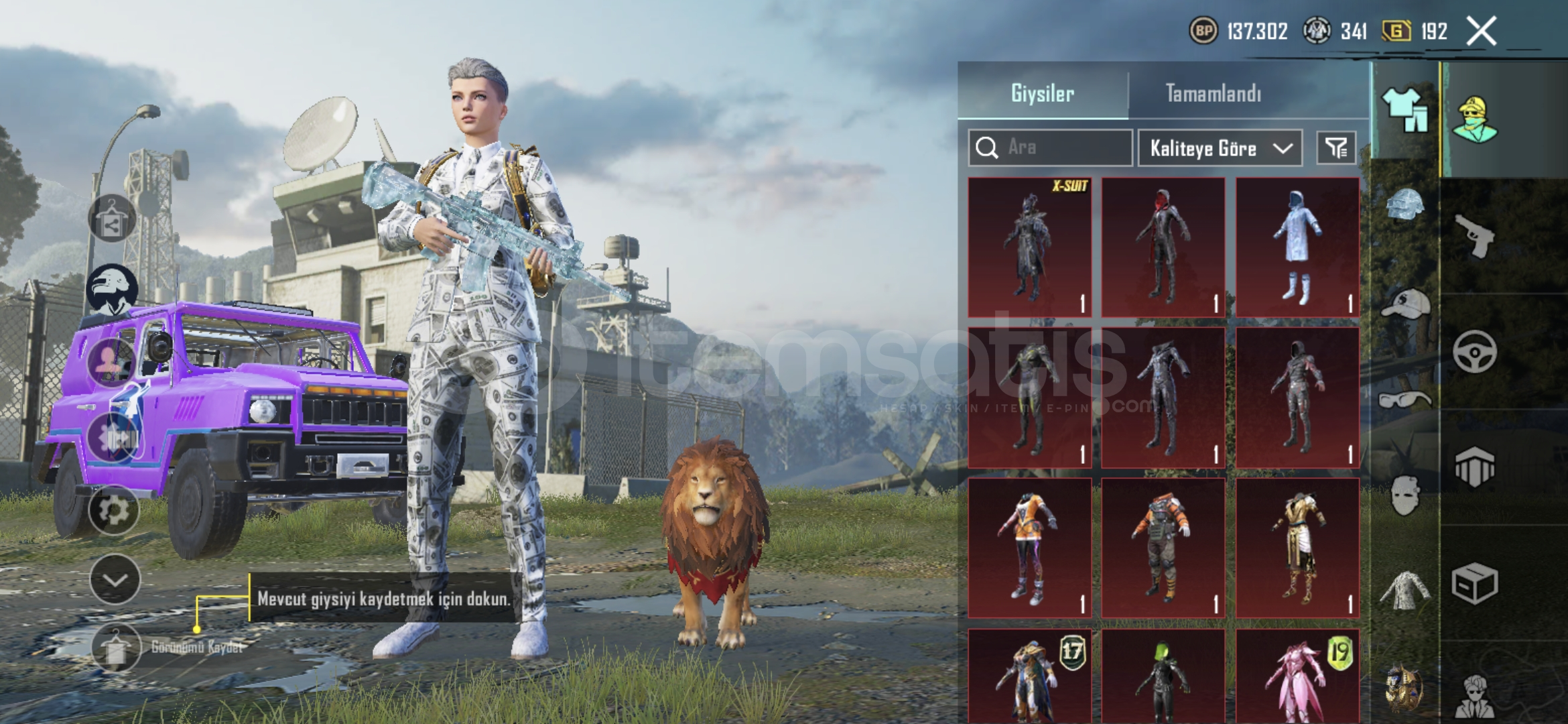The image size is (1568, 724).
Task: Click the share hanger icon
Action: pyautogui.click(x=112, y=219)
